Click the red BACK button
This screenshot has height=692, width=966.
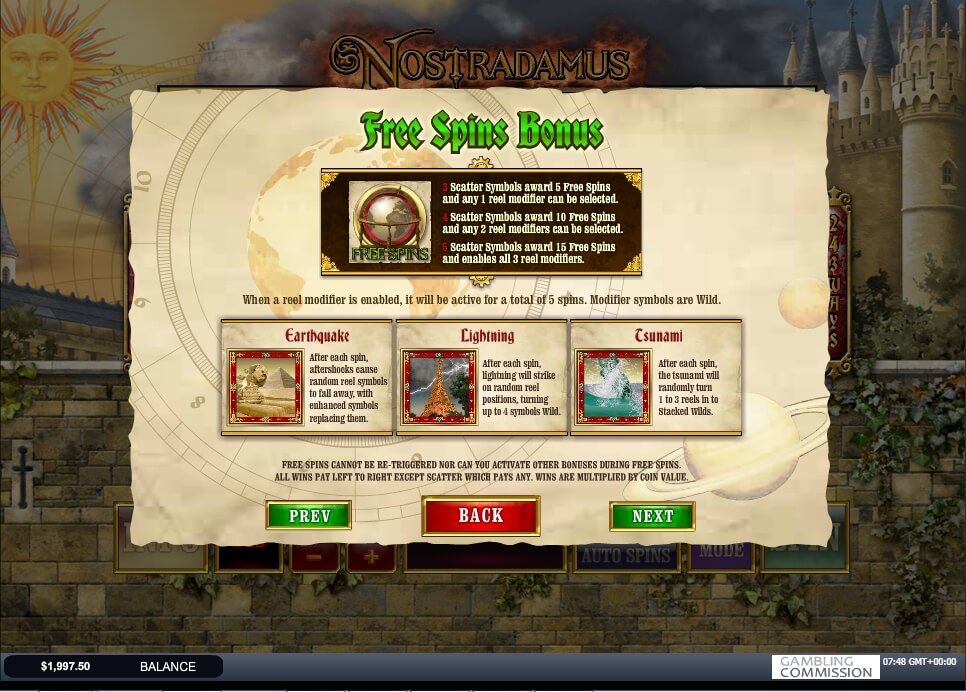(x=480, y=516)
